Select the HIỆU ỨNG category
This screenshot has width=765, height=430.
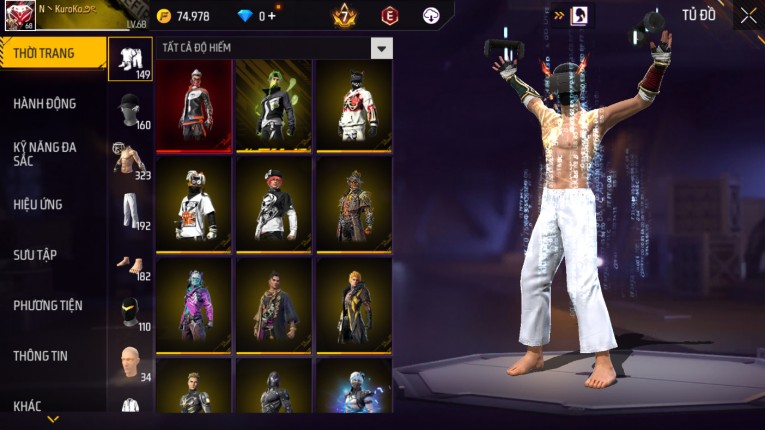tap(38, 204)
